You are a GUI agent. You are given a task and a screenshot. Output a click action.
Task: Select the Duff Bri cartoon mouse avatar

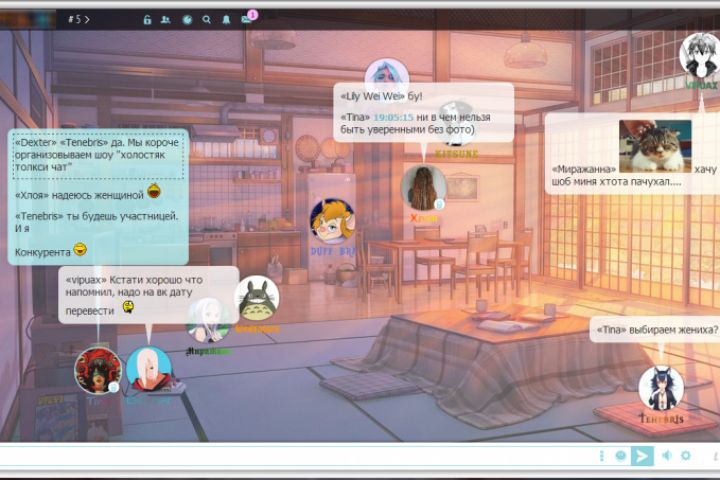pos(331,222)
